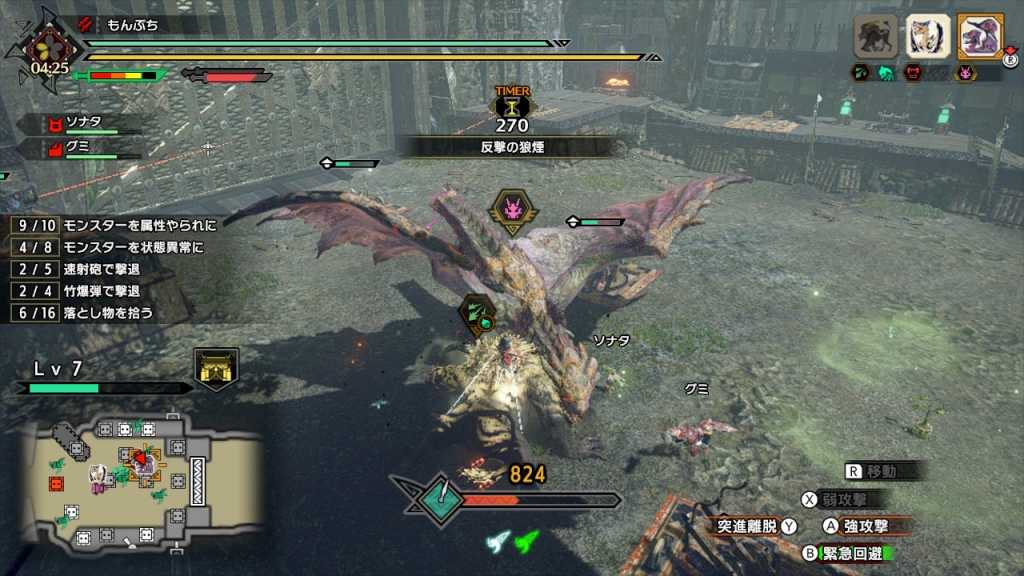The width and height of the screenshot is (1024, 576).
Task: Pick the greyed-out dark monster portrait
Action: click(875, 36)
